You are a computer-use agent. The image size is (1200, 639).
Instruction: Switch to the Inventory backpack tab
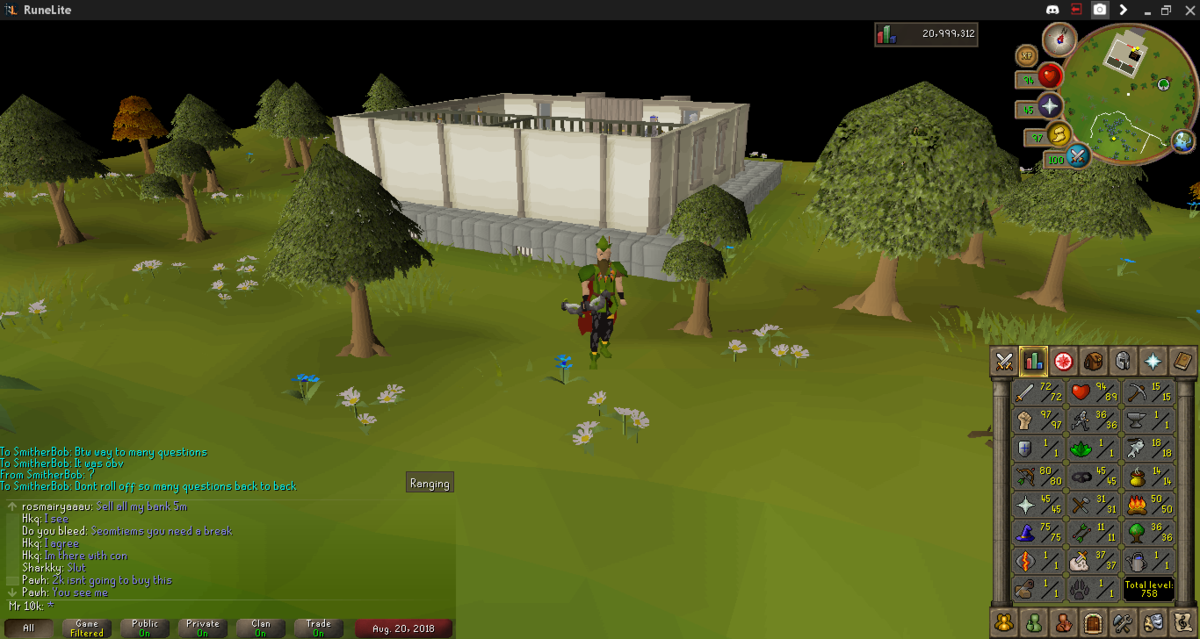click(x=1093, y=362)
